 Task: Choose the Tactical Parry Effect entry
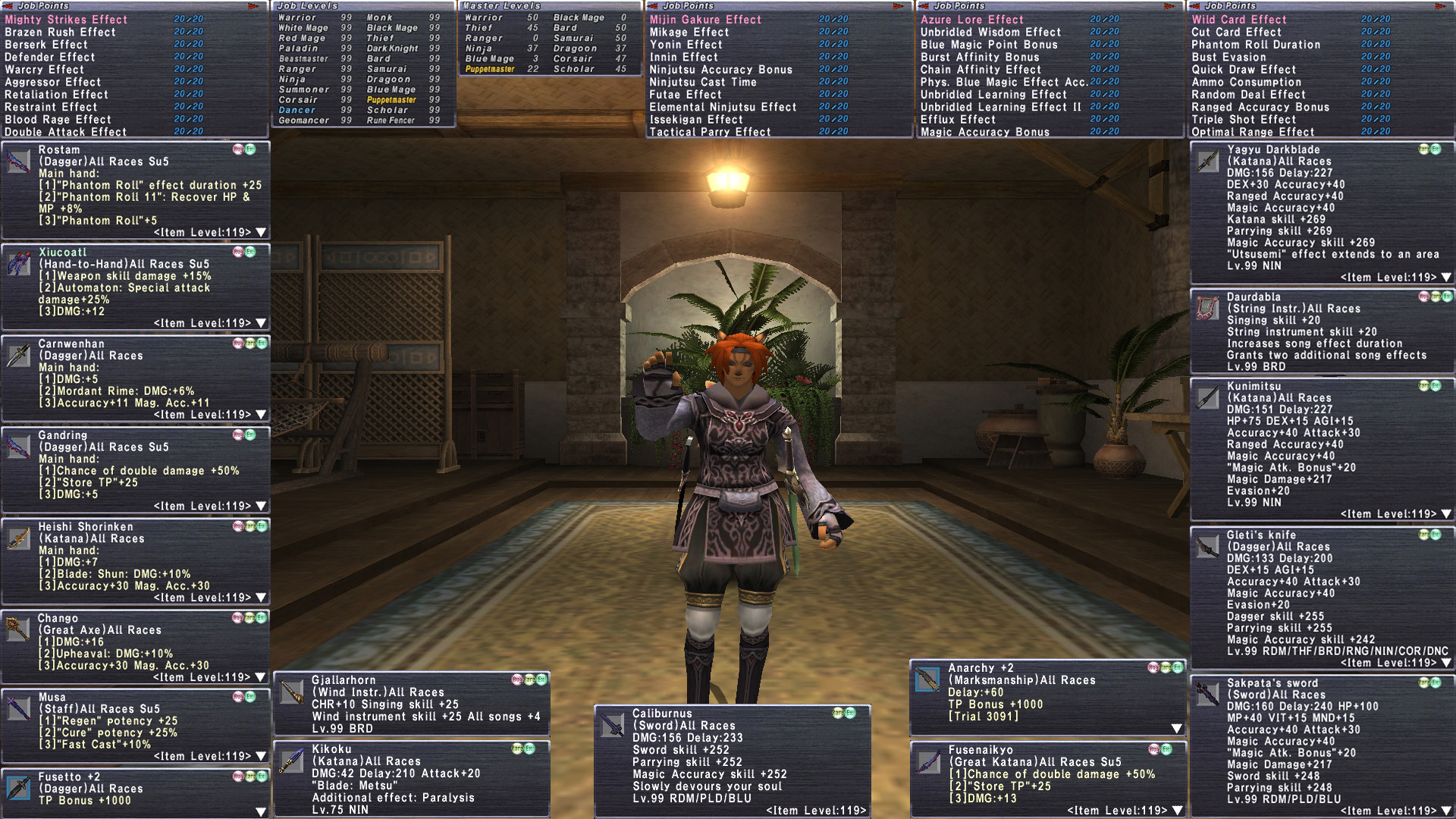coord(710,132)
